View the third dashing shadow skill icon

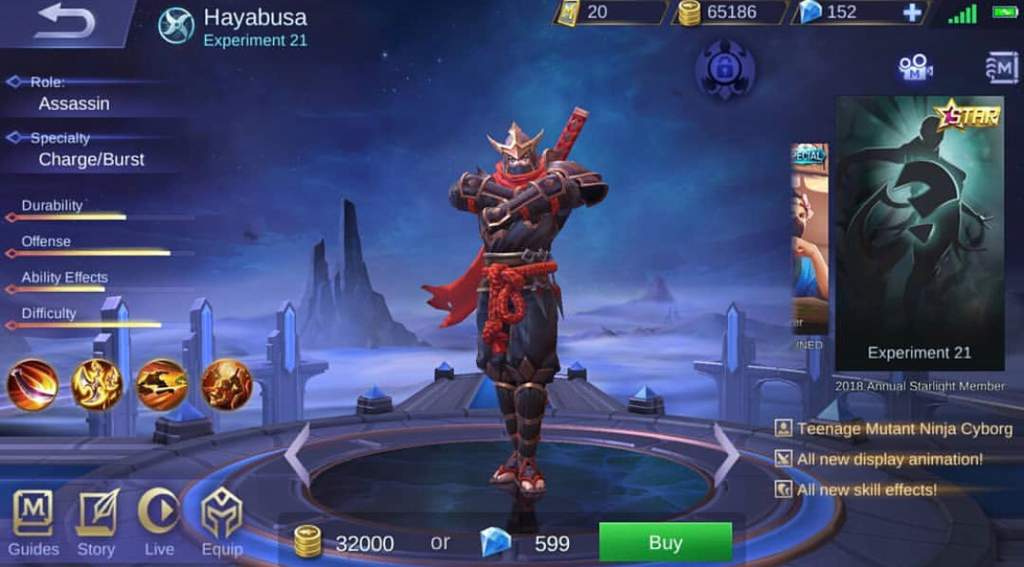[162, 385]
